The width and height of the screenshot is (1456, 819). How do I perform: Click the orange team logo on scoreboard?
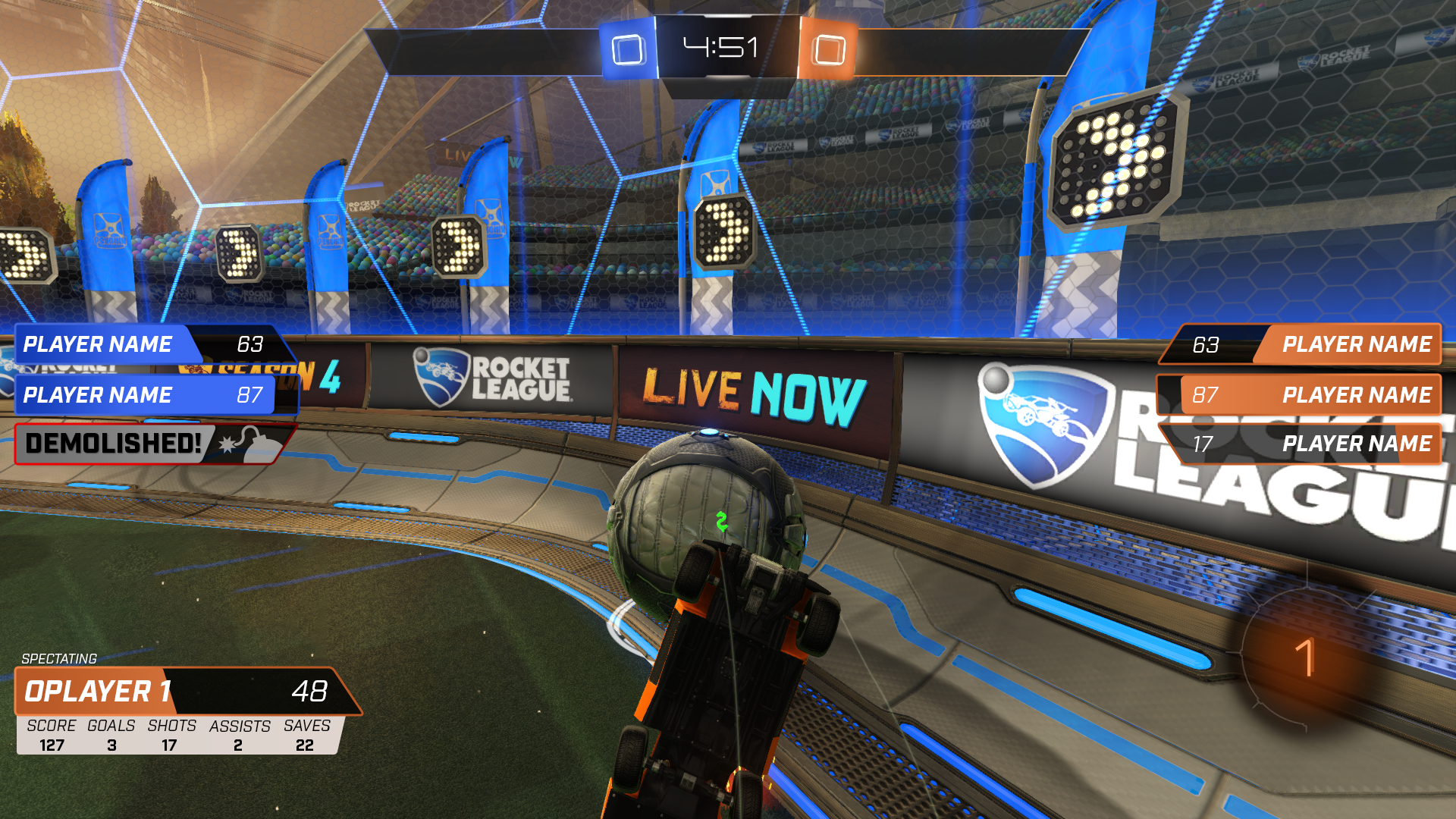(x=828, y=50)
